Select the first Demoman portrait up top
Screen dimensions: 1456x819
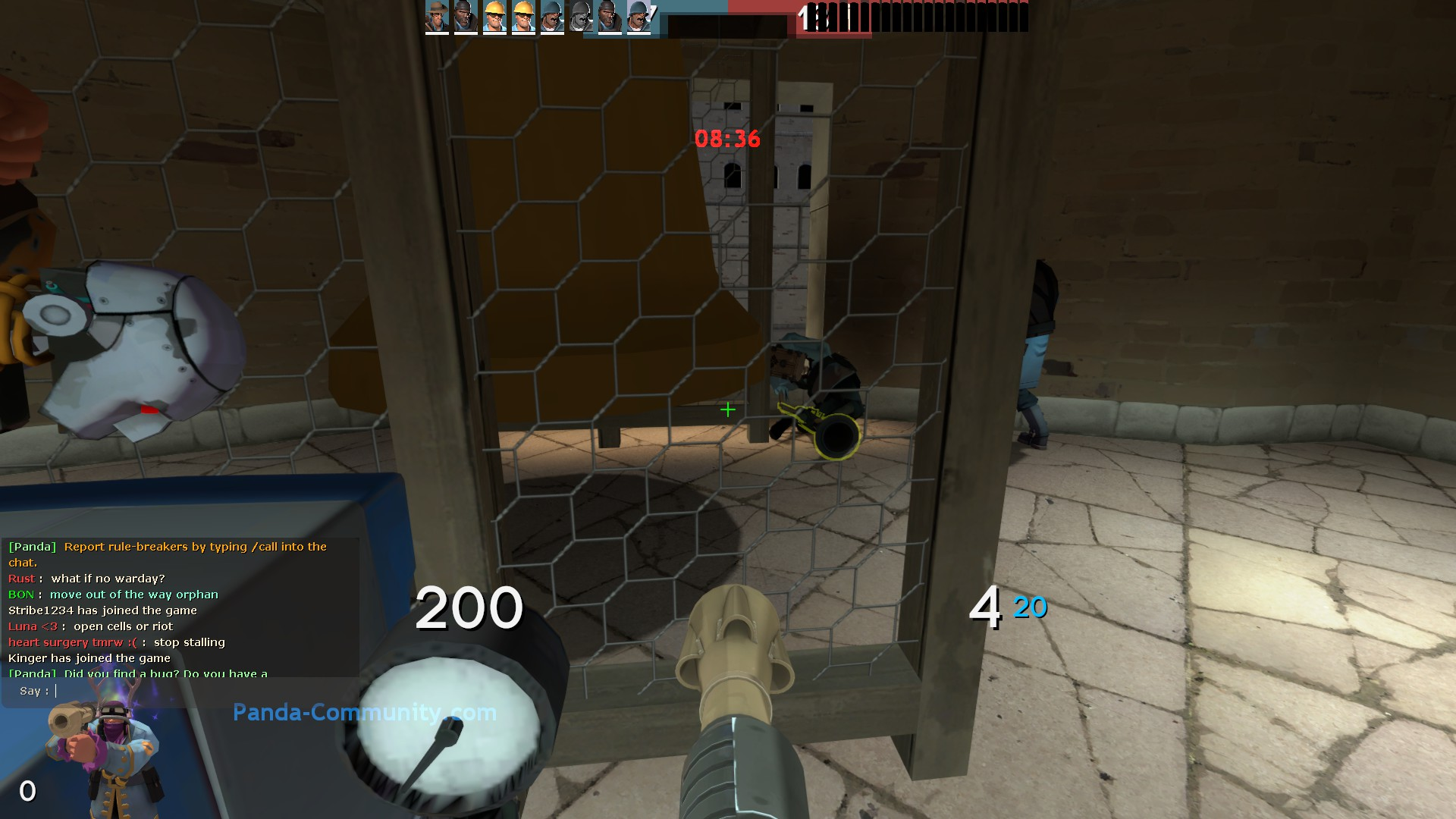point(465,17)
